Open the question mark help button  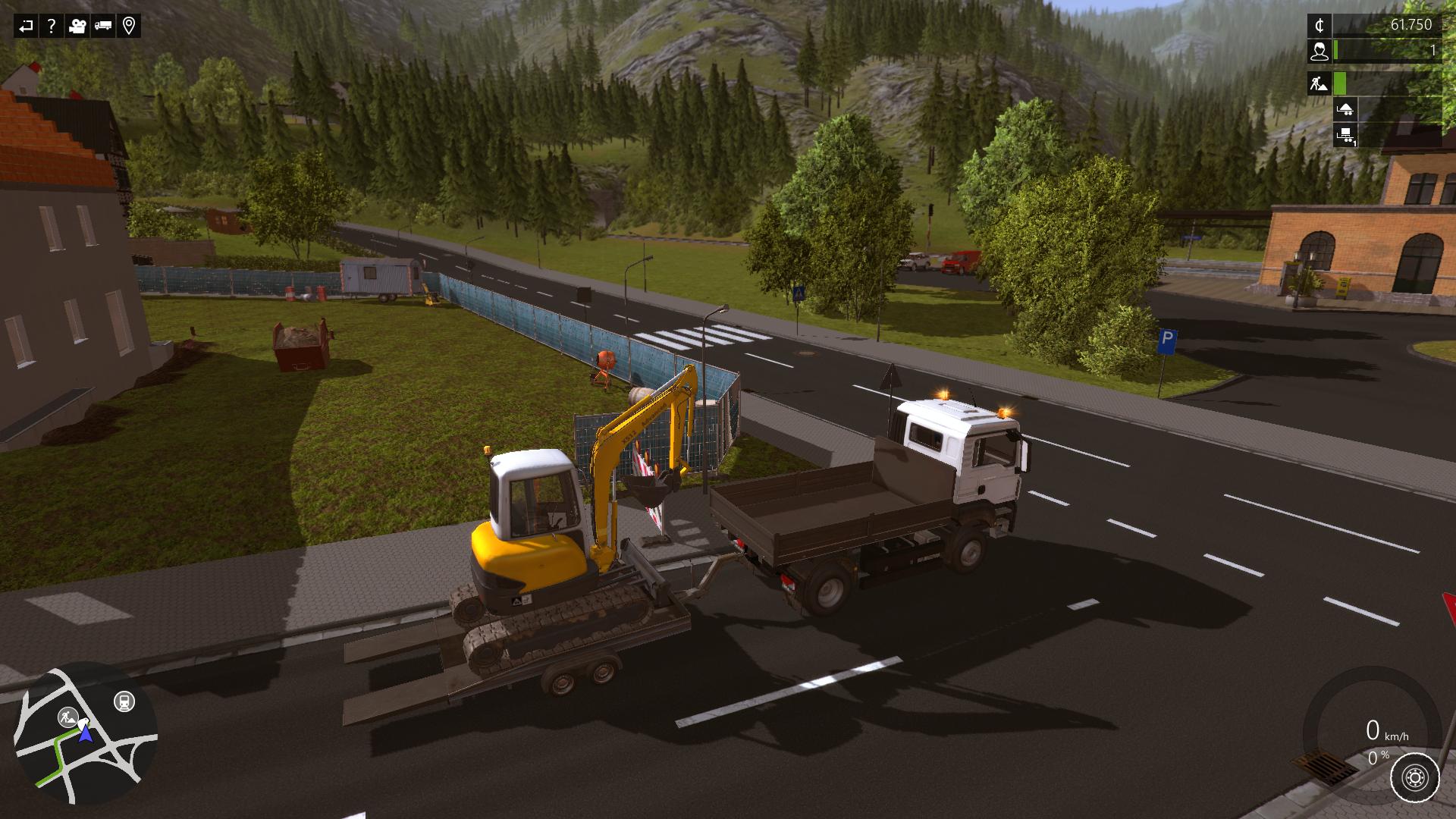[x=51, y=27]
